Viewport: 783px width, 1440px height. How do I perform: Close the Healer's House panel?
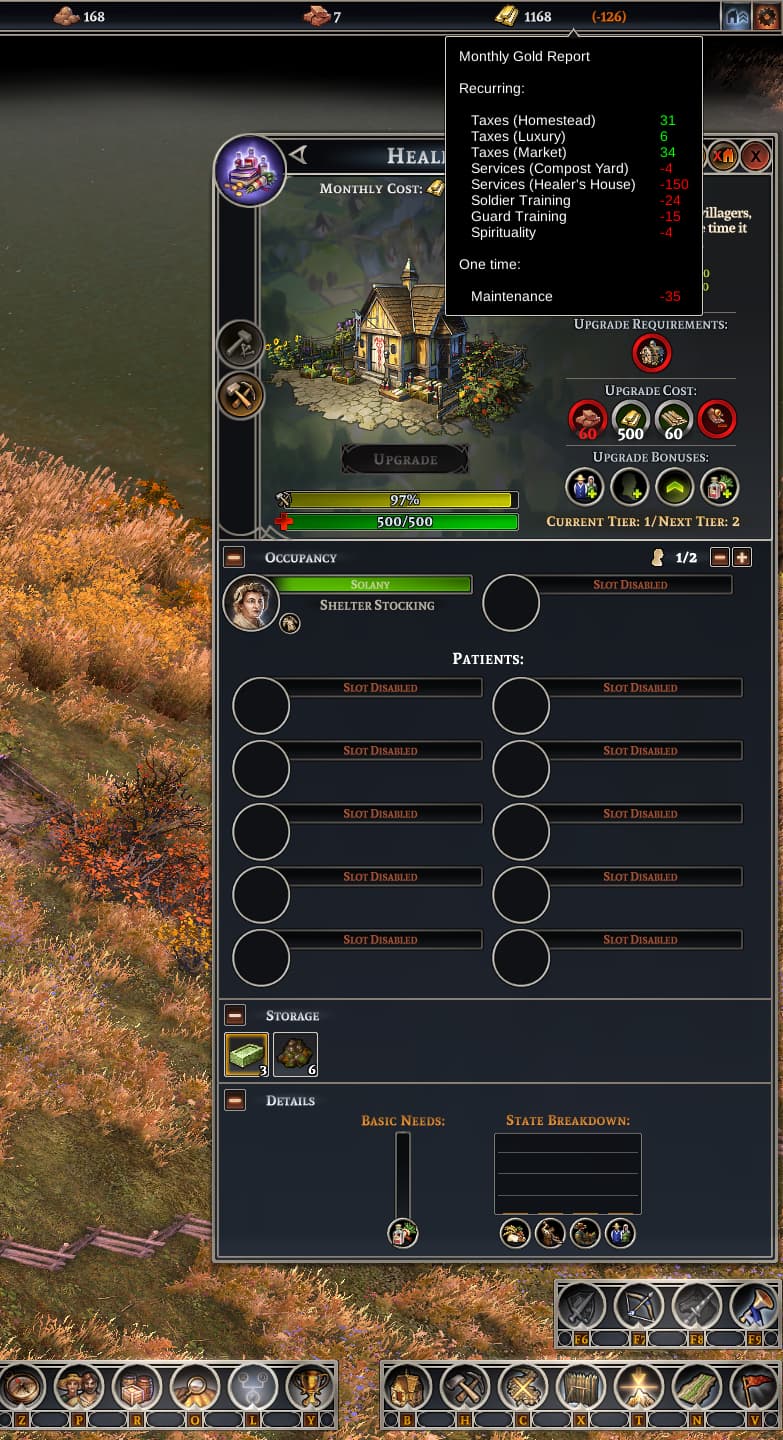point(756,156)
